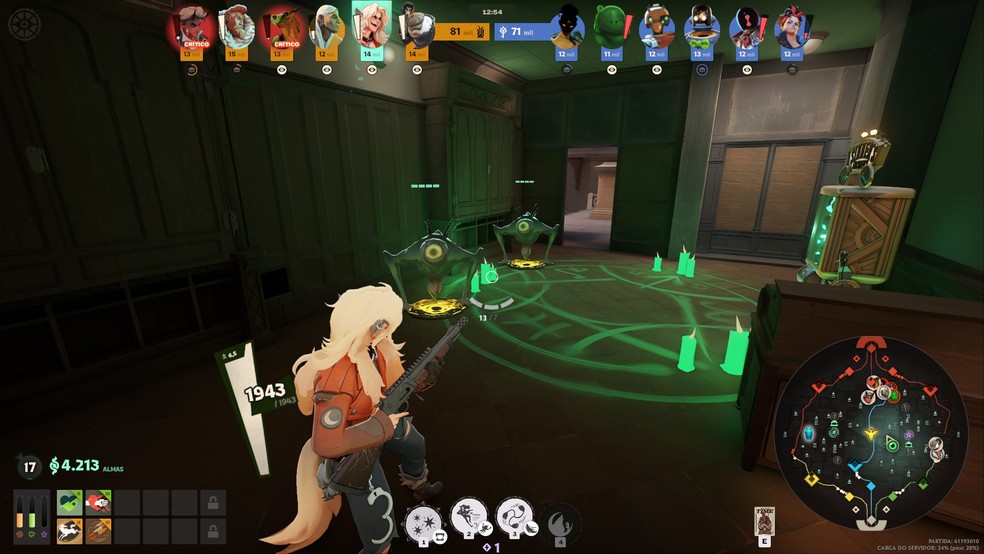Trigger the third ability with swirl icon
This screenshot has width=984, height=554.
pyautogui.click(x=513, y=516)
